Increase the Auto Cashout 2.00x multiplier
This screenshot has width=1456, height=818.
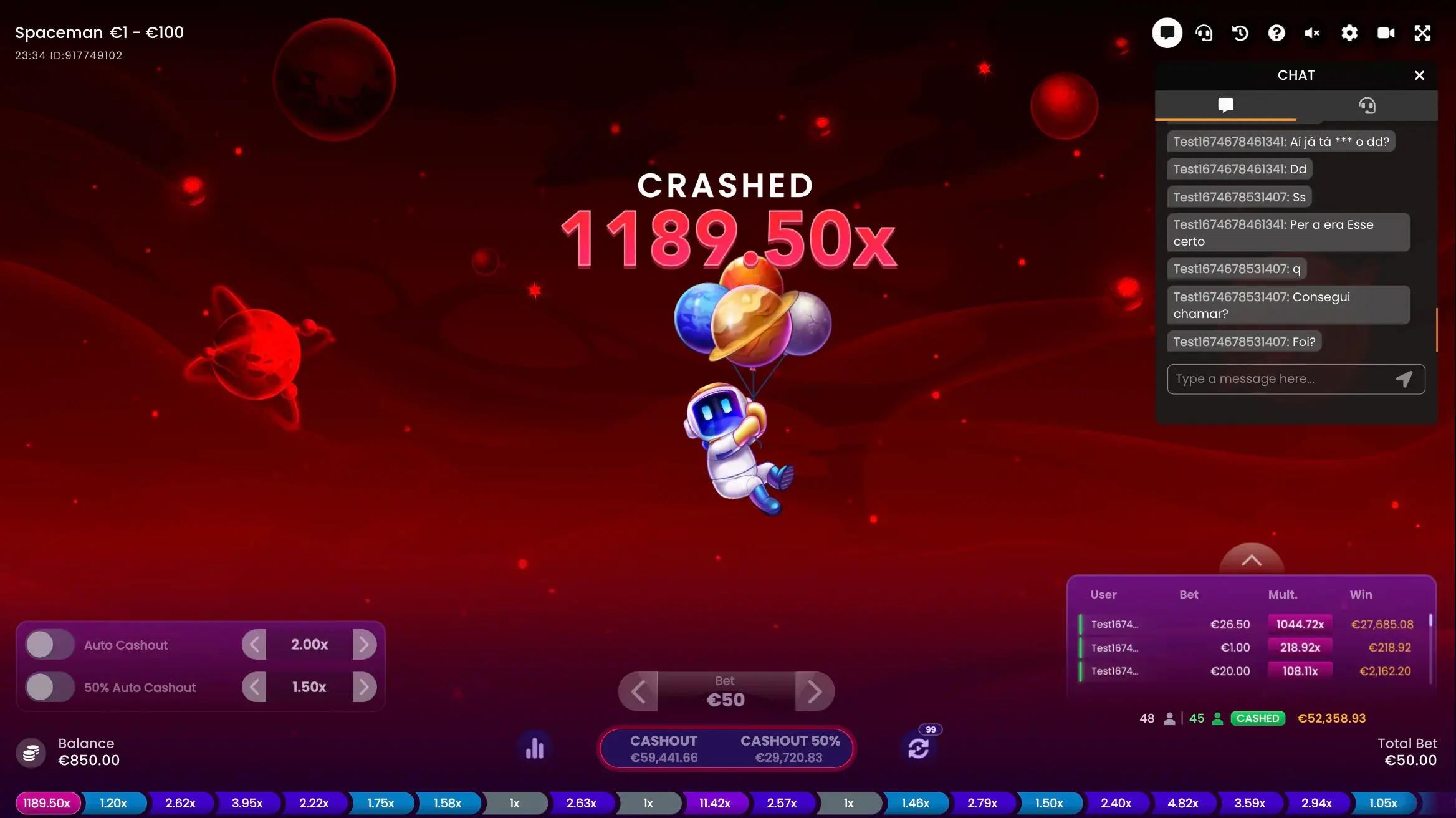(365, 645)
